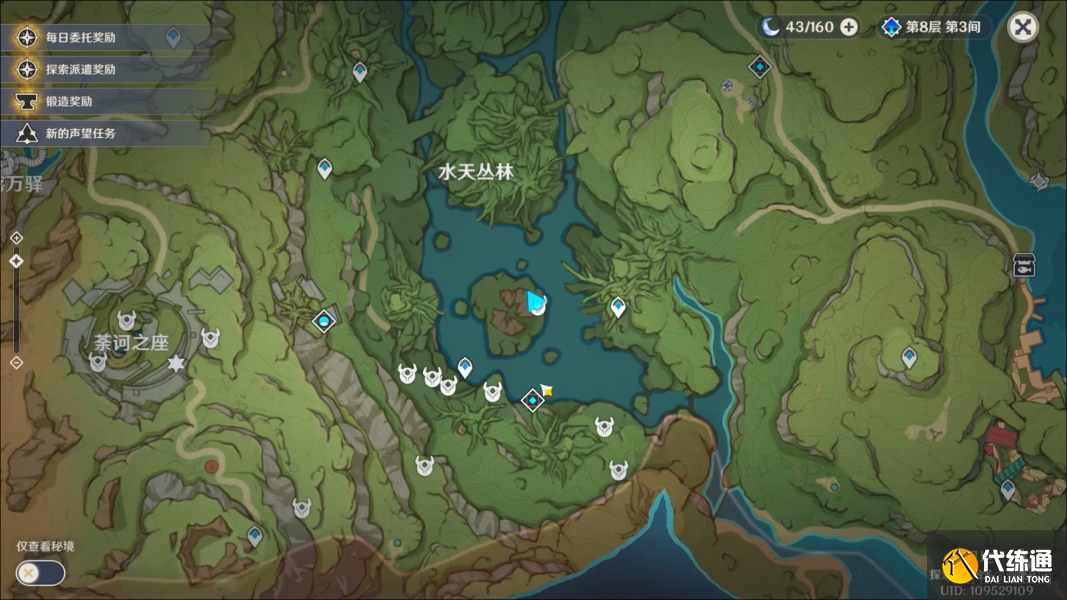Select the domain marker below the resin counter
The width and height of the screenshot is (1067, 600).
tap(760, 66)
